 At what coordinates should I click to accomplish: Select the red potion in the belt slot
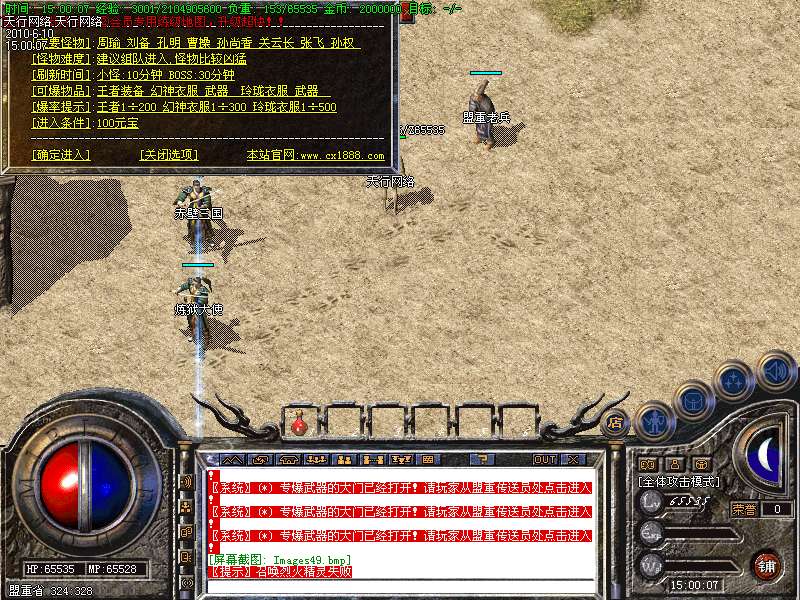coord(299,425)
